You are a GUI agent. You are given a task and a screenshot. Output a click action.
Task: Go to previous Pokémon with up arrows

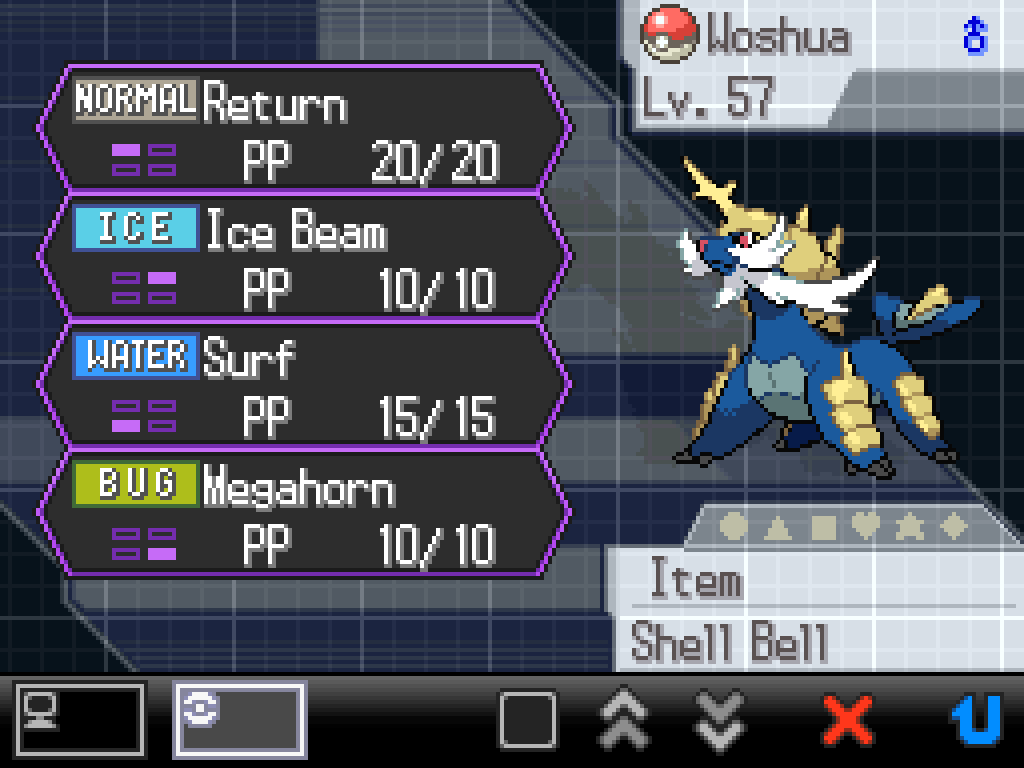click(625, 719)
